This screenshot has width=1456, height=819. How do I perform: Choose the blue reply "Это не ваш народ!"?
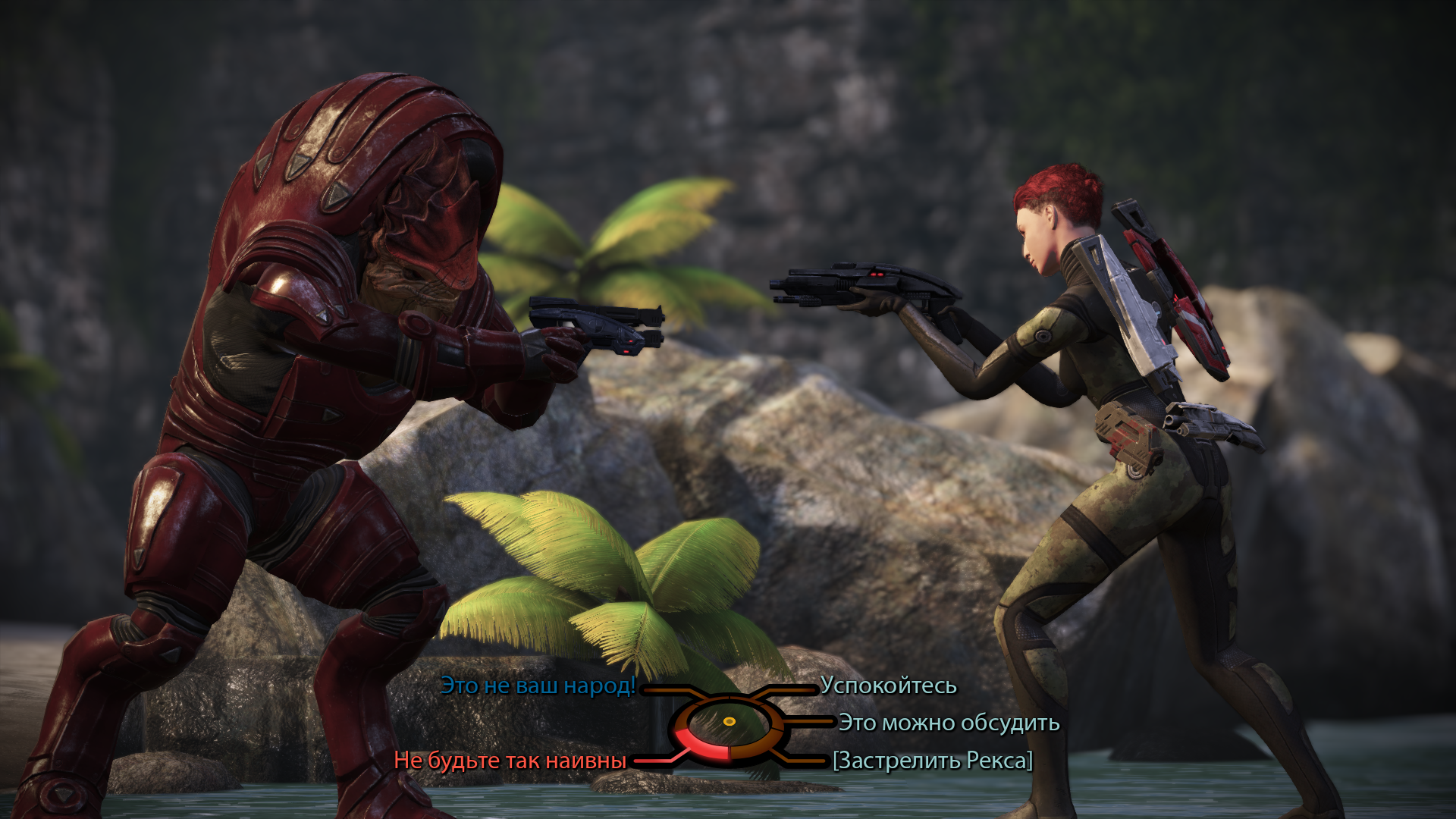tap(538, 686)
